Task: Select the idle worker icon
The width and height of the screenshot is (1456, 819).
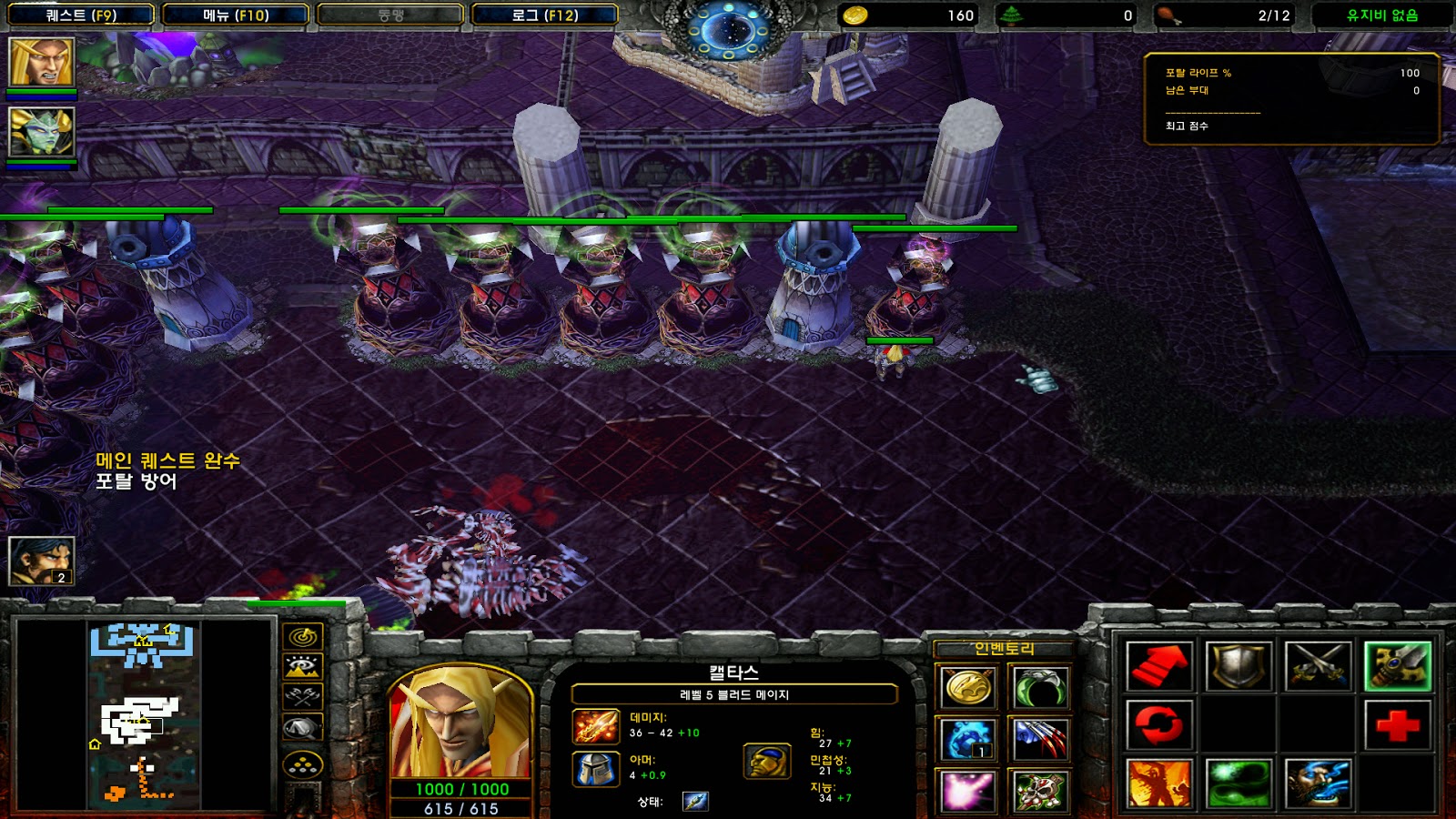Action: tap(41, 561)
